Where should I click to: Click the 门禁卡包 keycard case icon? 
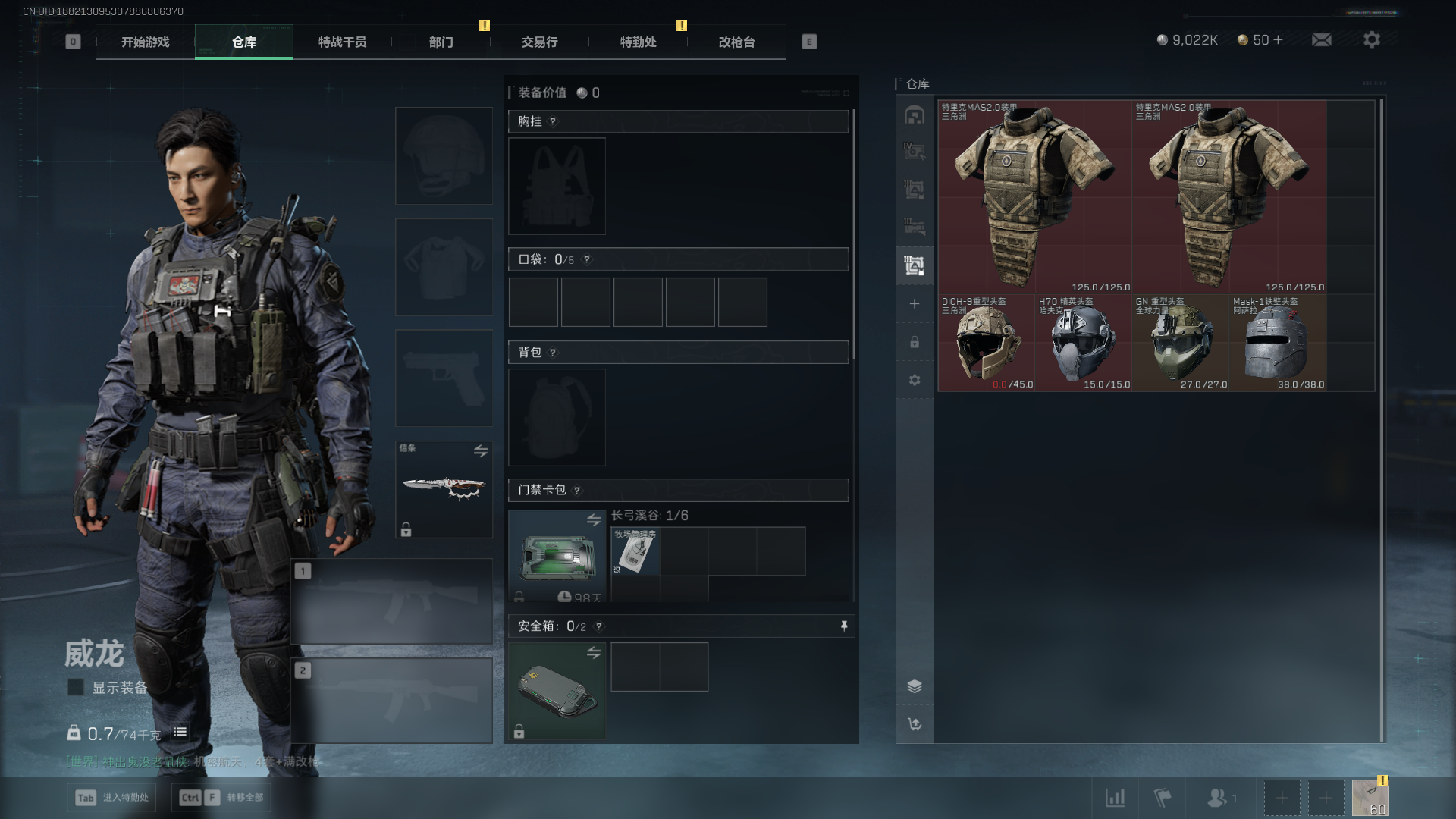coord(557,556)
